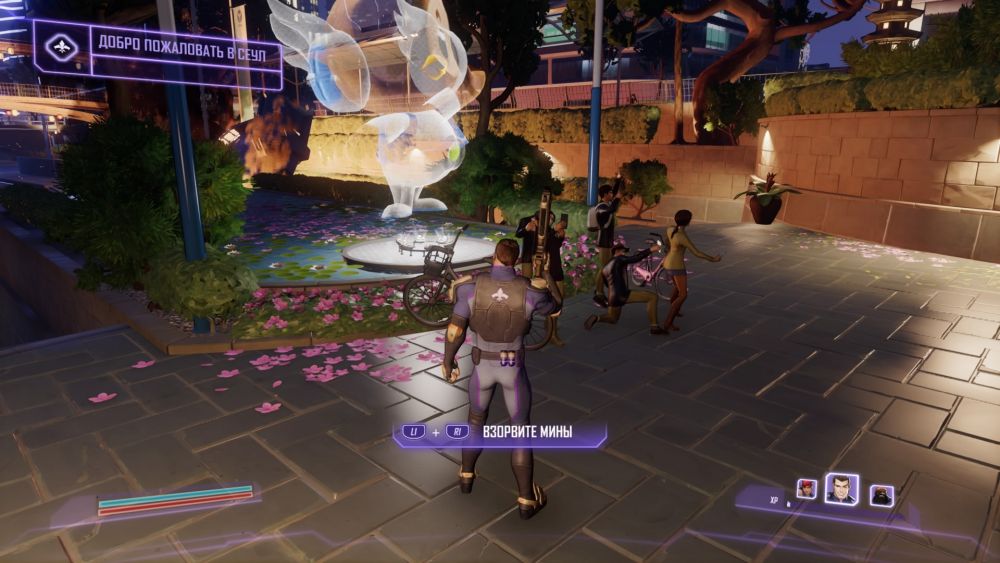Select the red-bandana agent portrait
The image size is (1000, 563).
[x=806, y=489]
